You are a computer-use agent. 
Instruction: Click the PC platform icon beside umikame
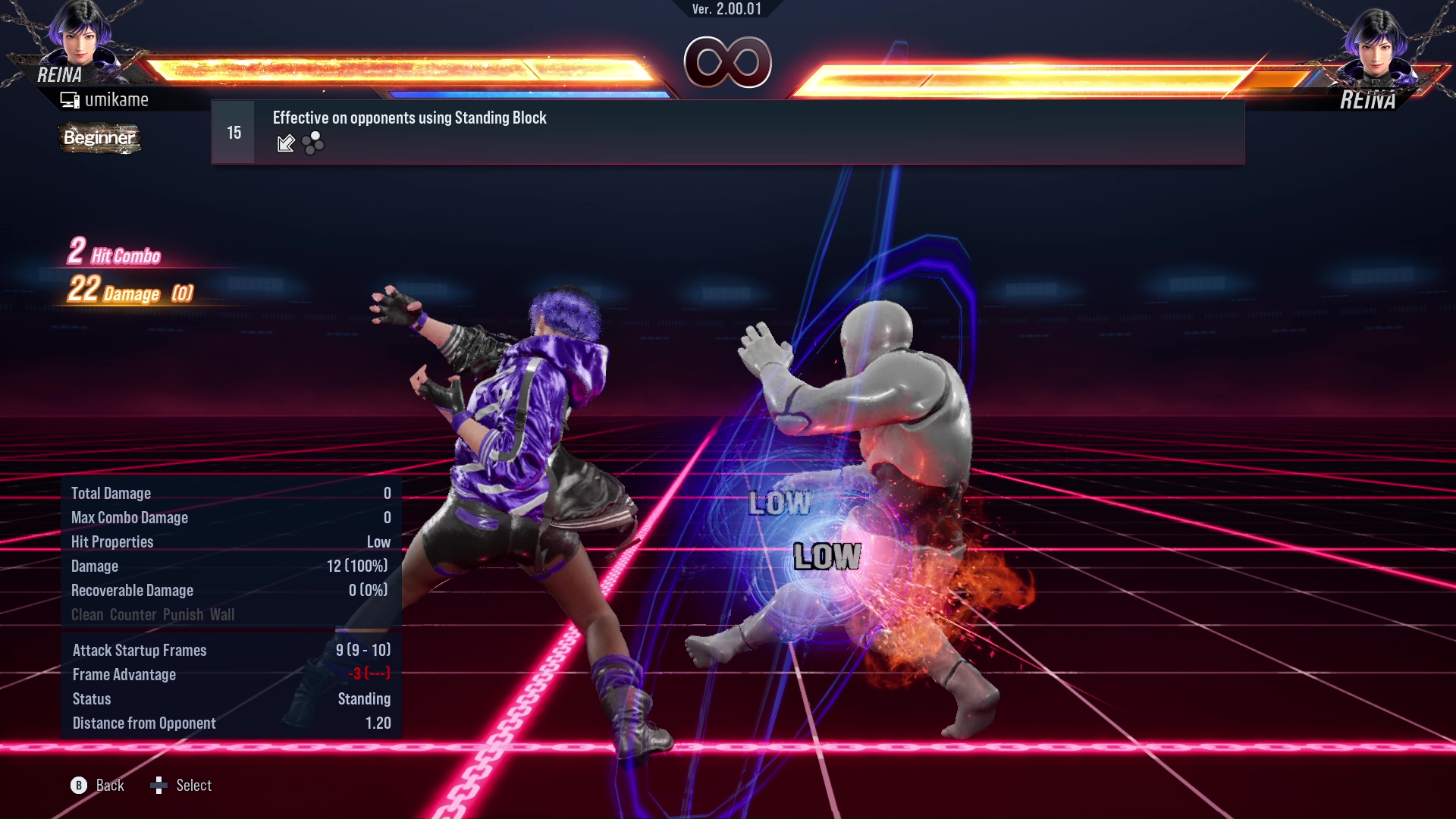click(71, 99)
